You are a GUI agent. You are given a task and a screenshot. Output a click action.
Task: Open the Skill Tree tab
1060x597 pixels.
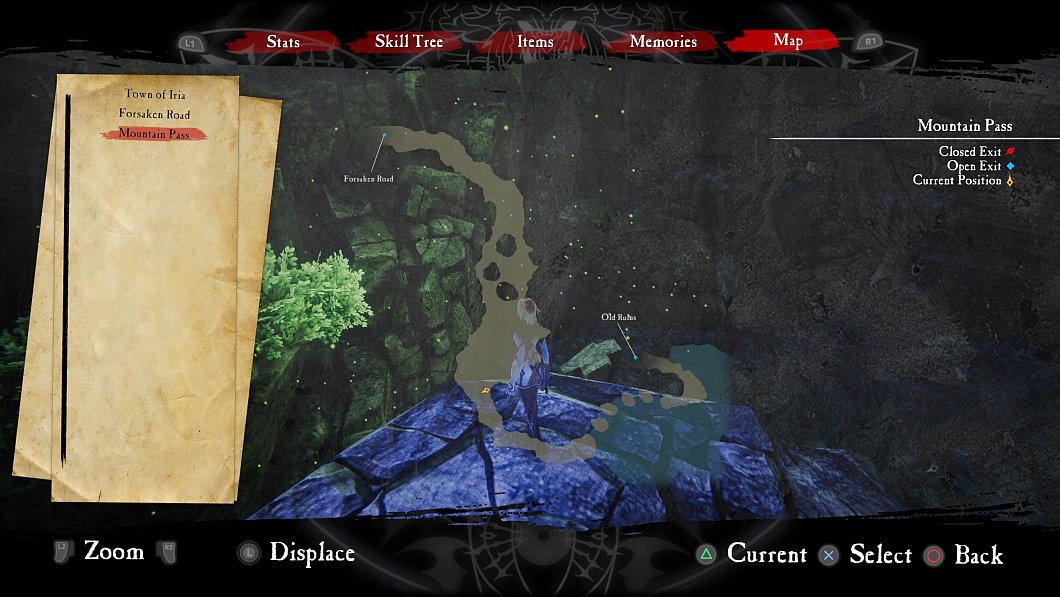click(x=408, y=42)
